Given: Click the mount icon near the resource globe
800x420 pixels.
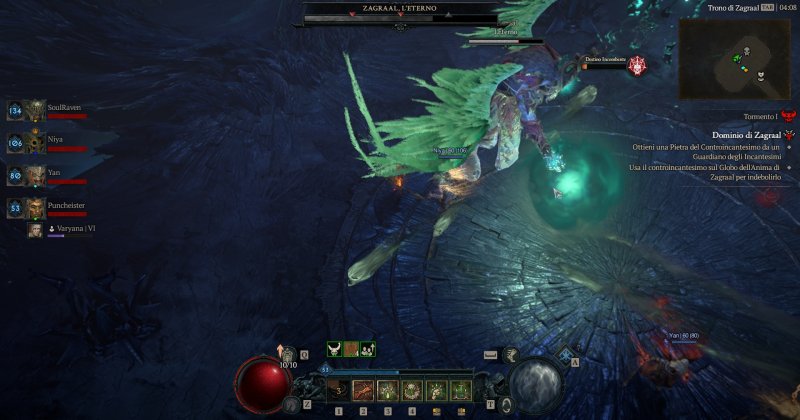Looking at the screenshot, I should tap(510, 354).
